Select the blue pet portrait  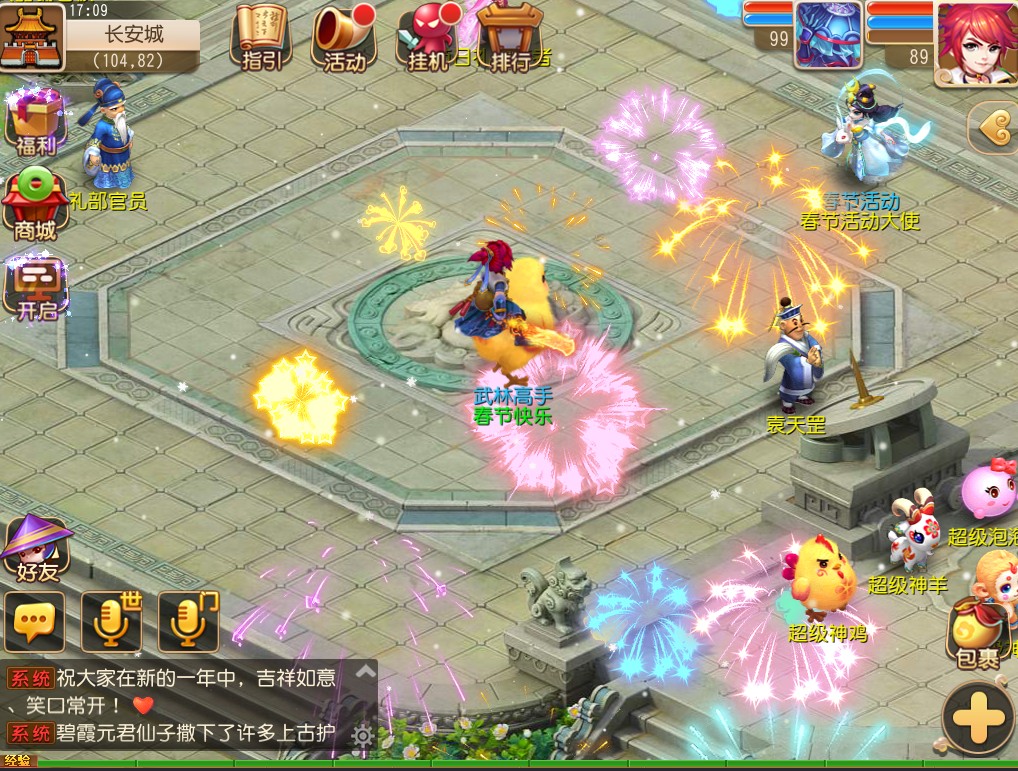pos(829,35)
